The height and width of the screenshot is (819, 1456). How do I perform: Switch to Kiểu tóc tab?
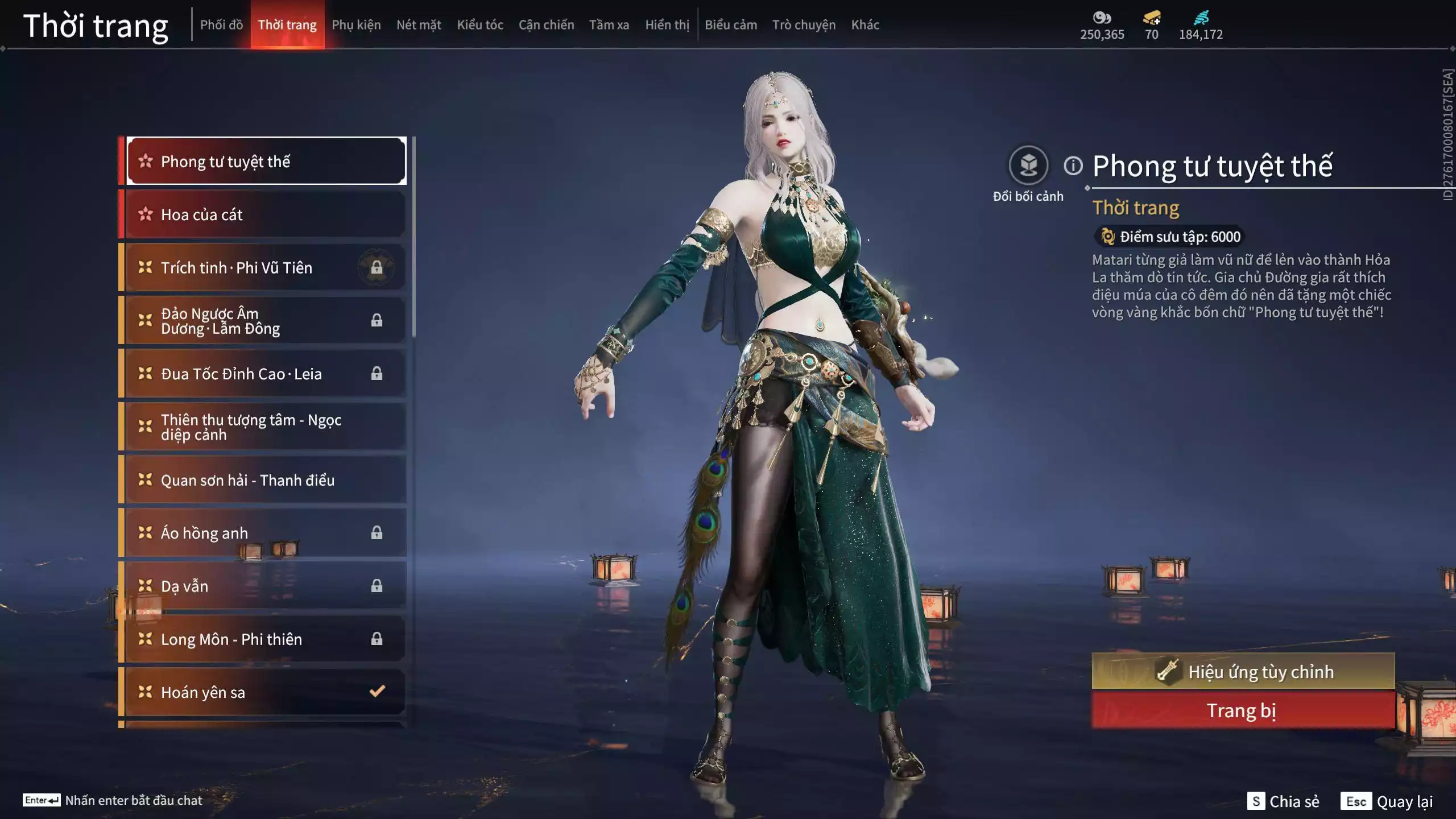480,25
